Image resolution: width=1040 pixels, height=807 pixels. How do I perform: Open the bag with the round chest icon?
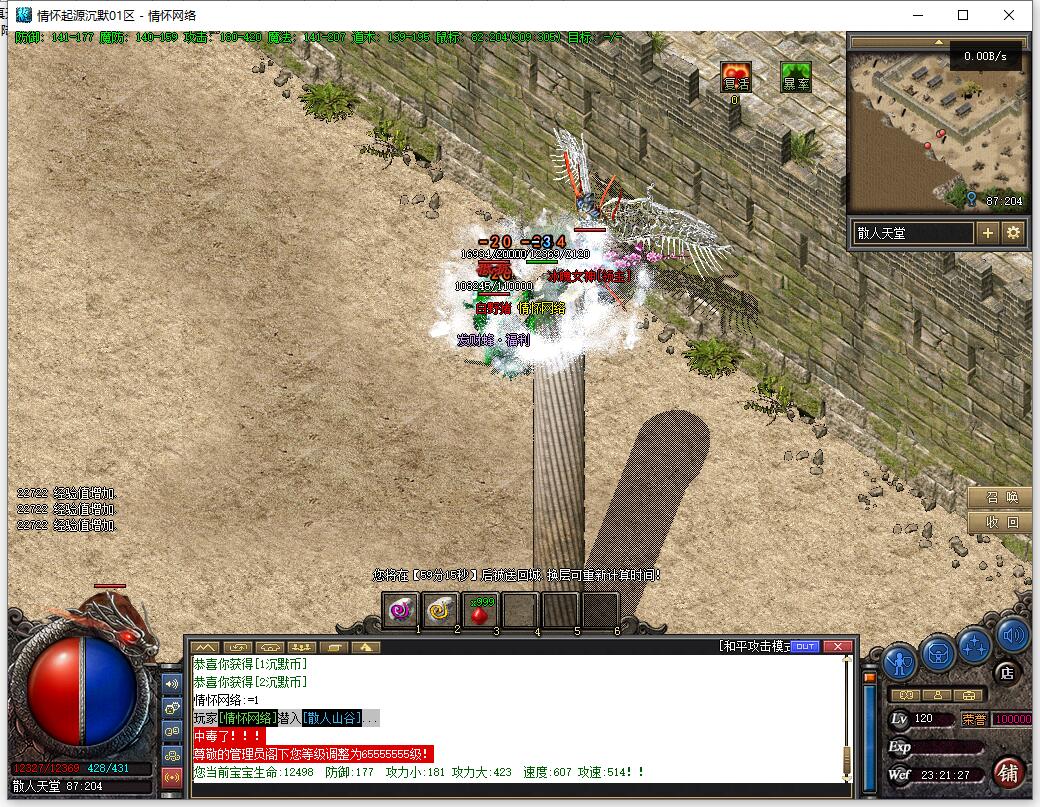point(938,652)
